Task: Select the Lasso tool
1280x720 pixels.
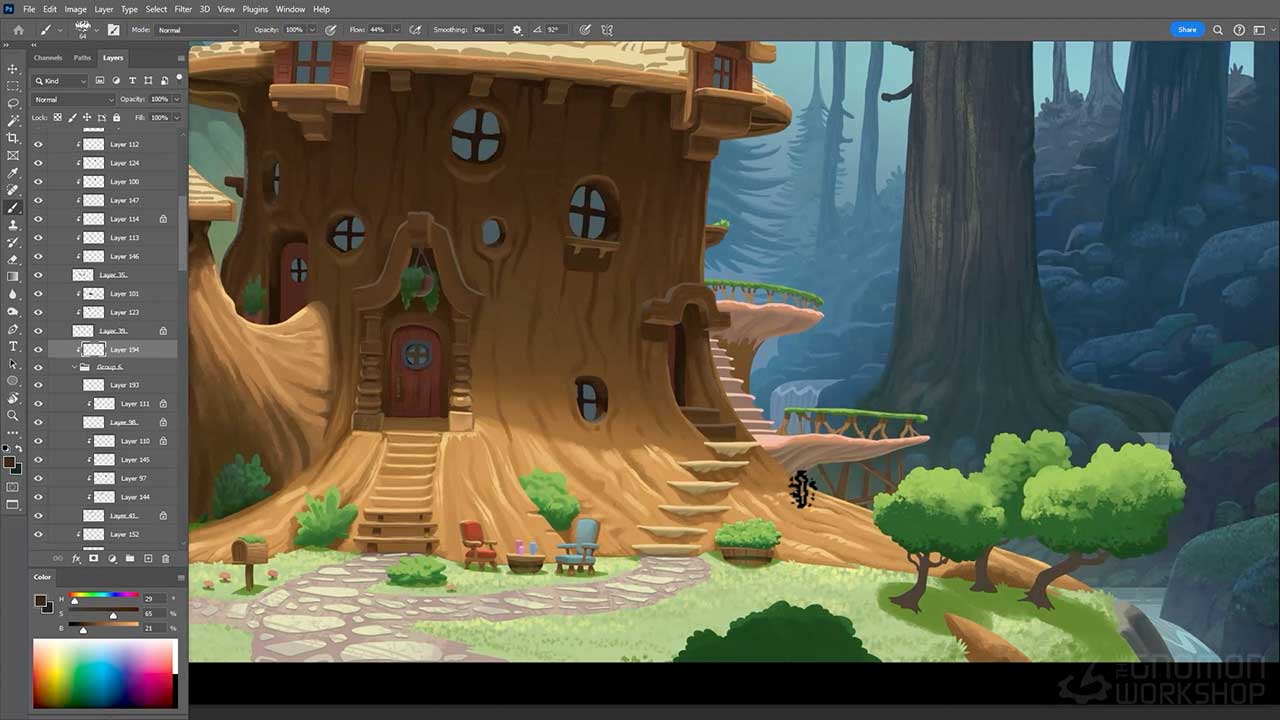Action: tap(12, 103)
